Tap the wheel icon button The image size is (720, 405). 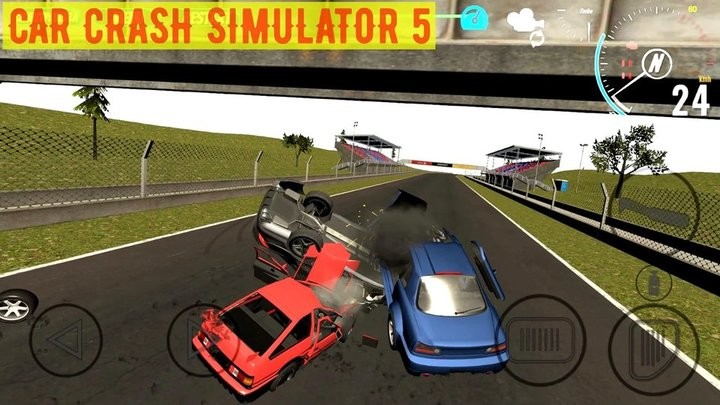[x=14, y=307]
